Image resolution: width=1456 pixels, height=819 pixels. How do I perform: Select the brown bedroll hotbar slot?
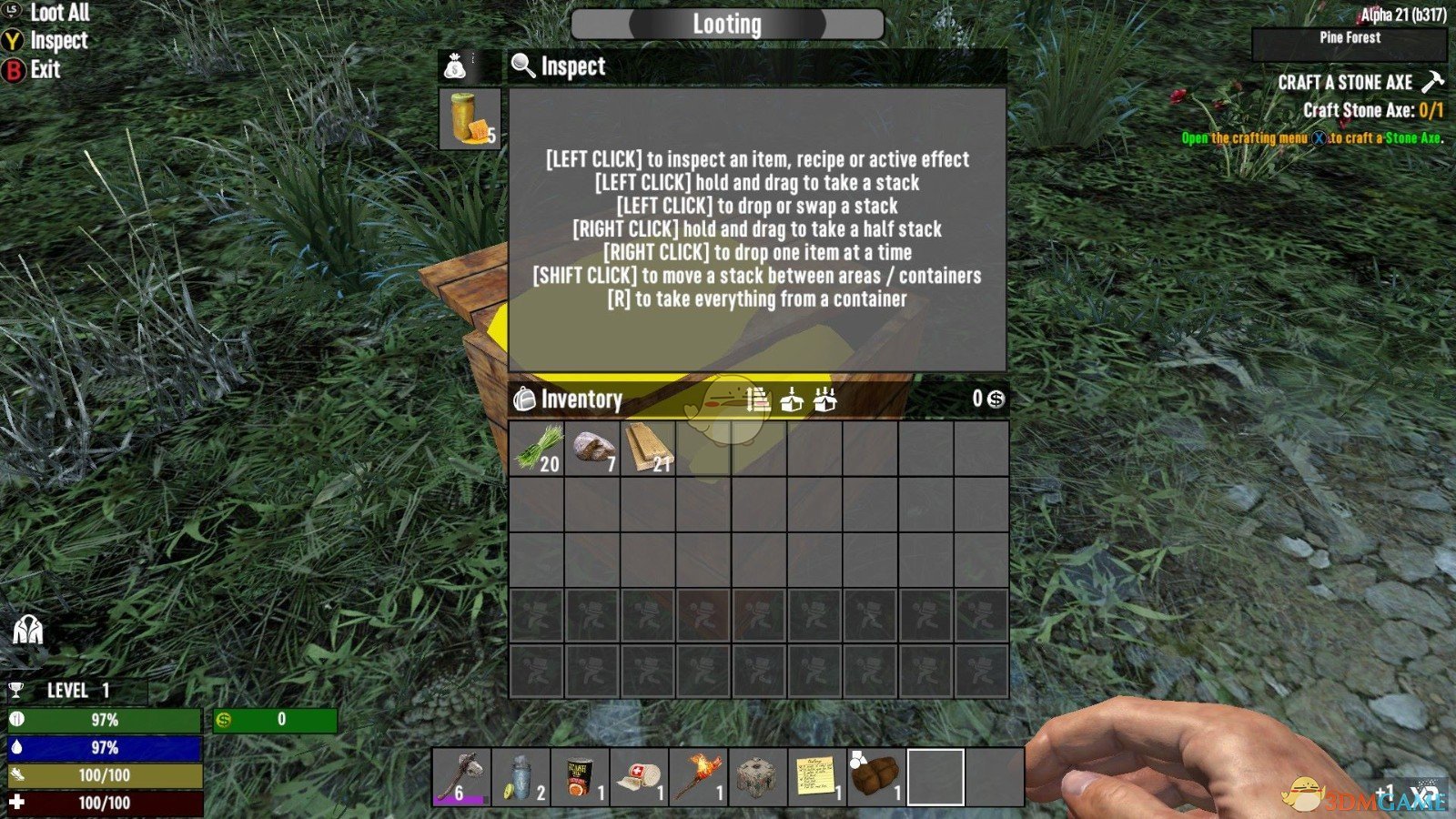click(x=875, y=777)
